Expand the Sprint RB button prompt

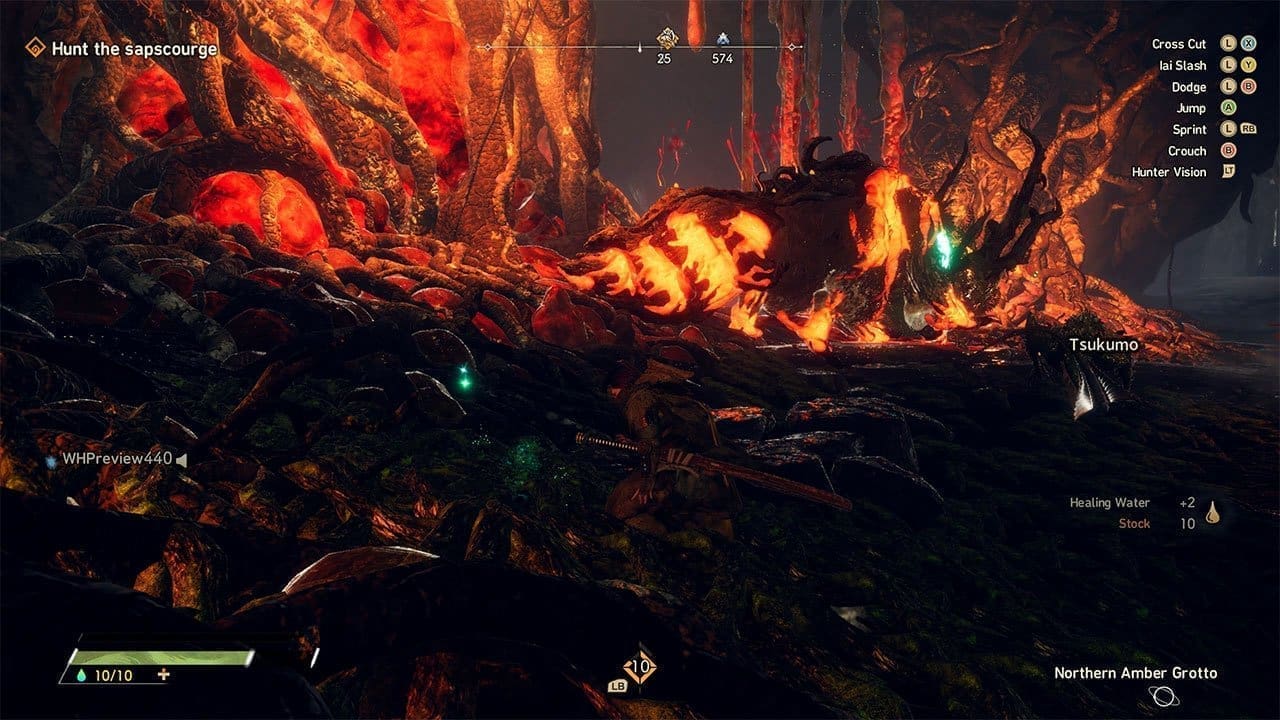click(1248, 129)
